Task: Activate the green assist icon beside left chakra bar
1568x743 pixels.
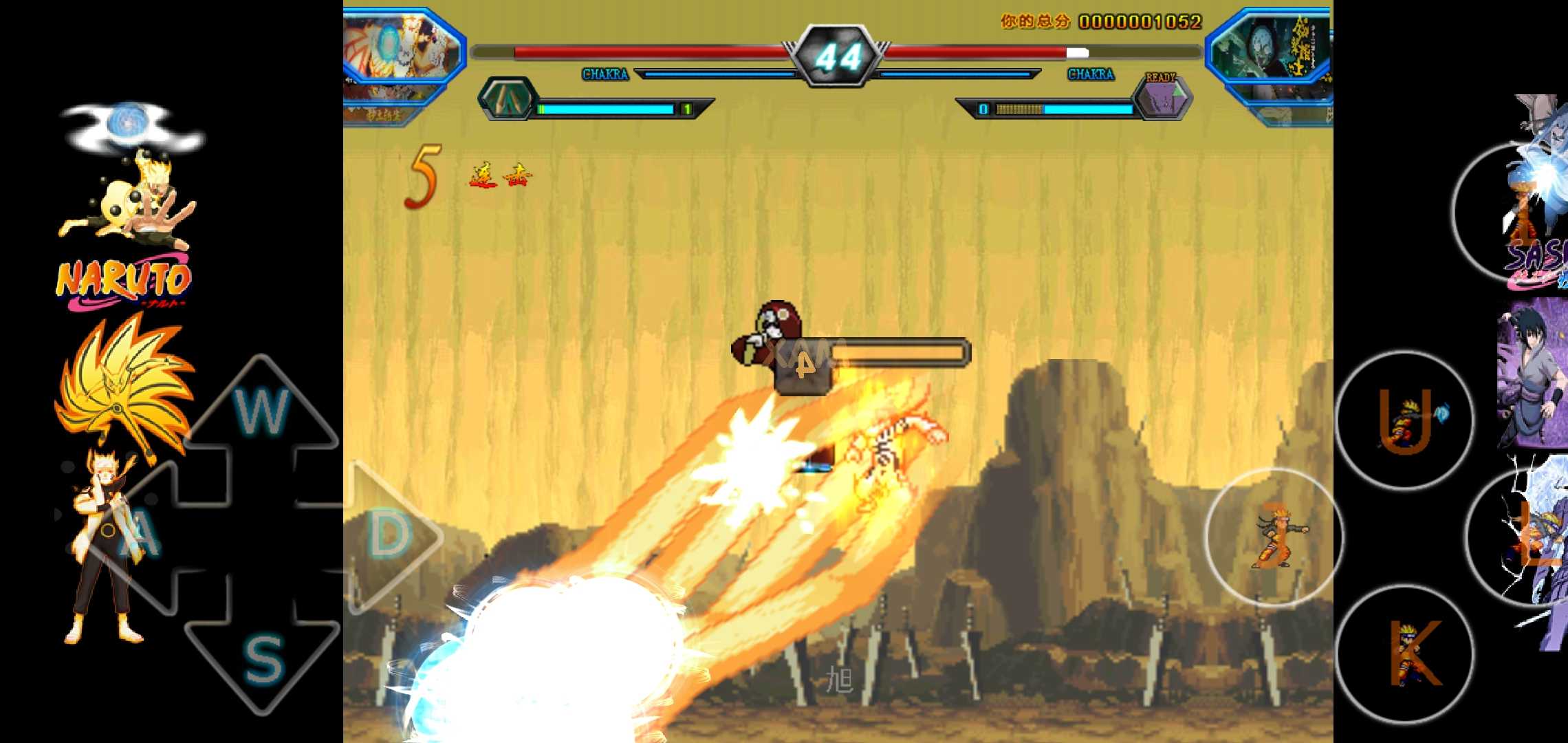Action: 508,99
